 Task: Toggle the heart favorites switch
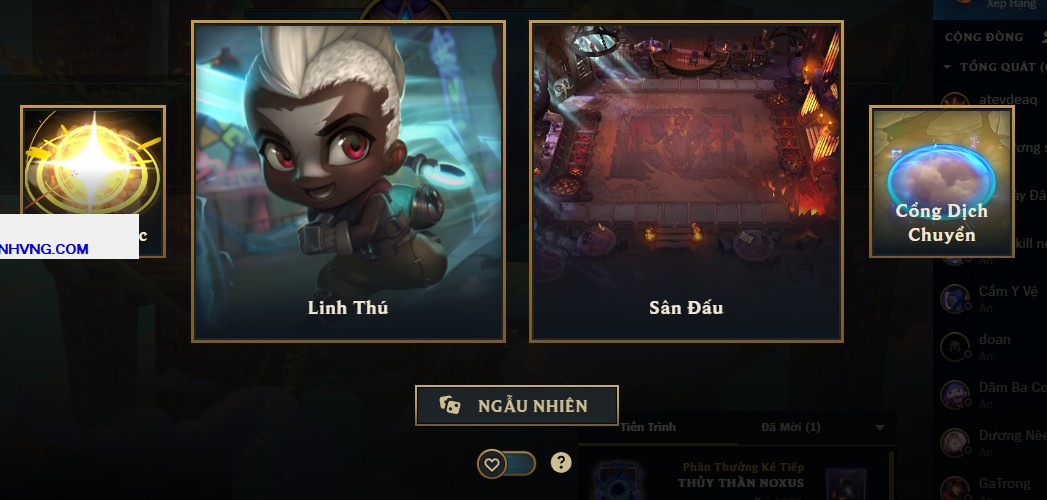pyautogui.click(x=506, y=464)
